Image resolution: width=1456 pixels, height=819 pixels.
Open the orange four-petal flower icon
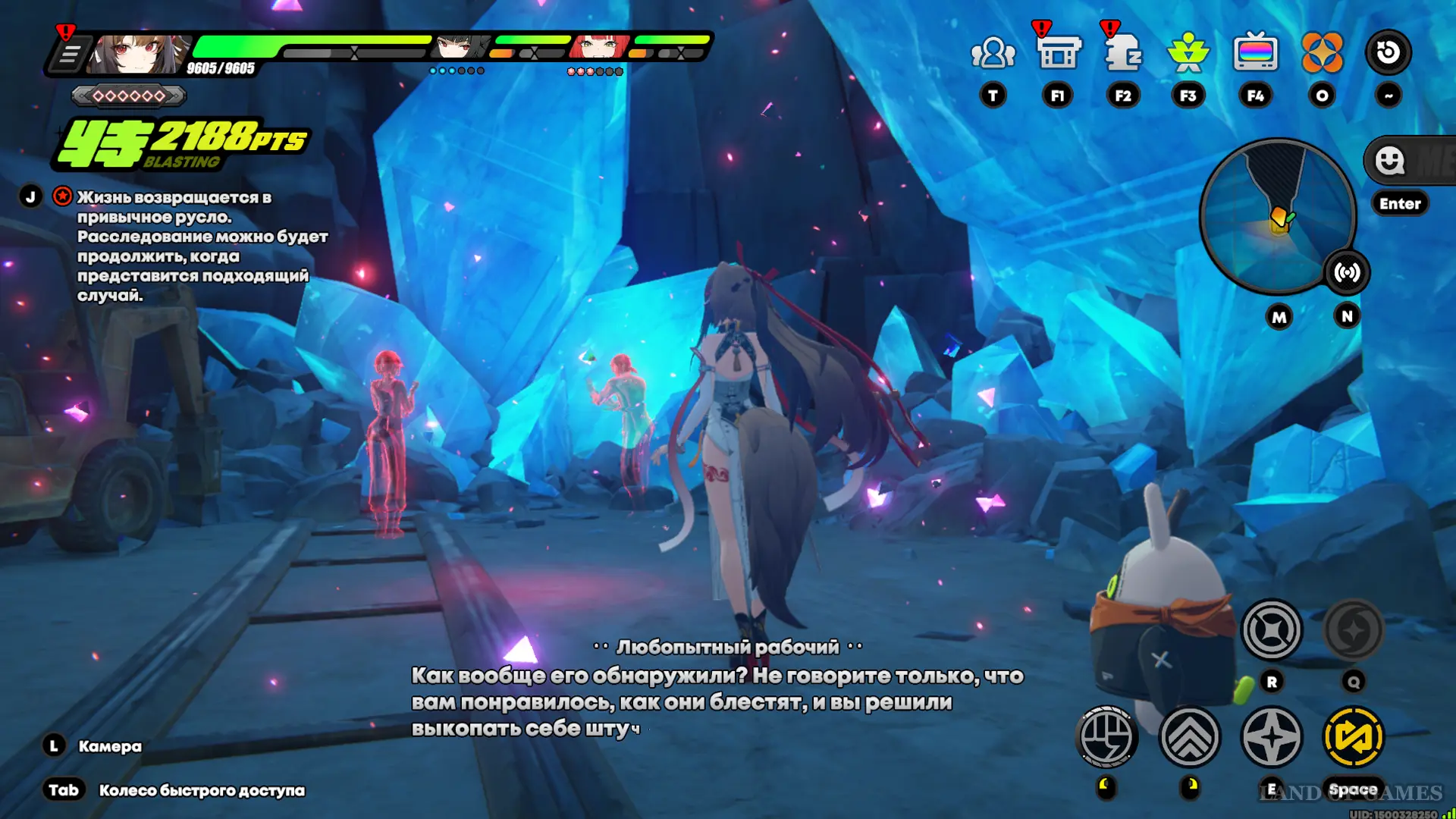click(x=1322, y=53)
